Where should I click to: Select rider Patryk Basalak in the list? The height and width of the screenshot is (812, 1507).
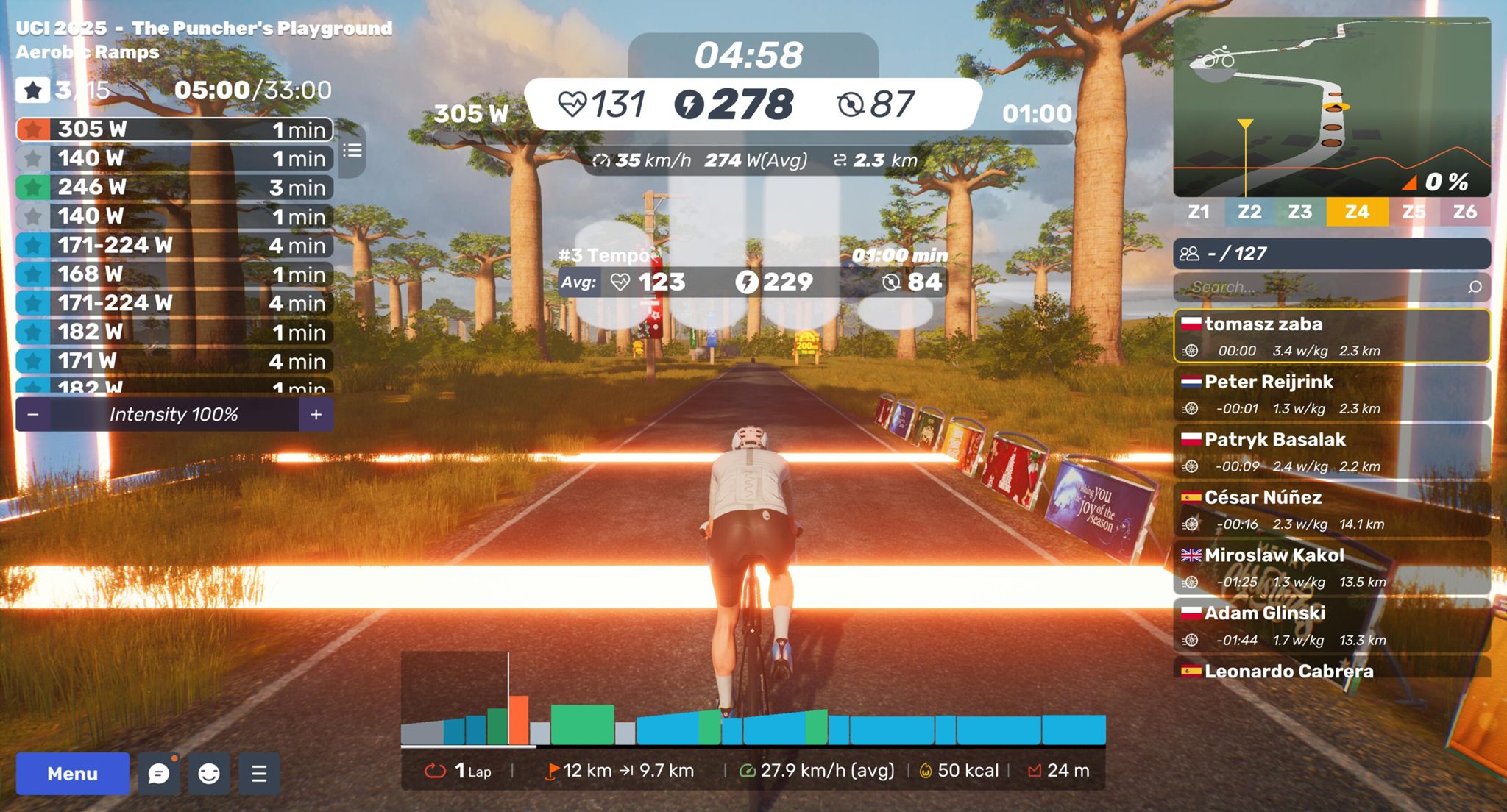pyautogui.click(x=1332, y=452)
